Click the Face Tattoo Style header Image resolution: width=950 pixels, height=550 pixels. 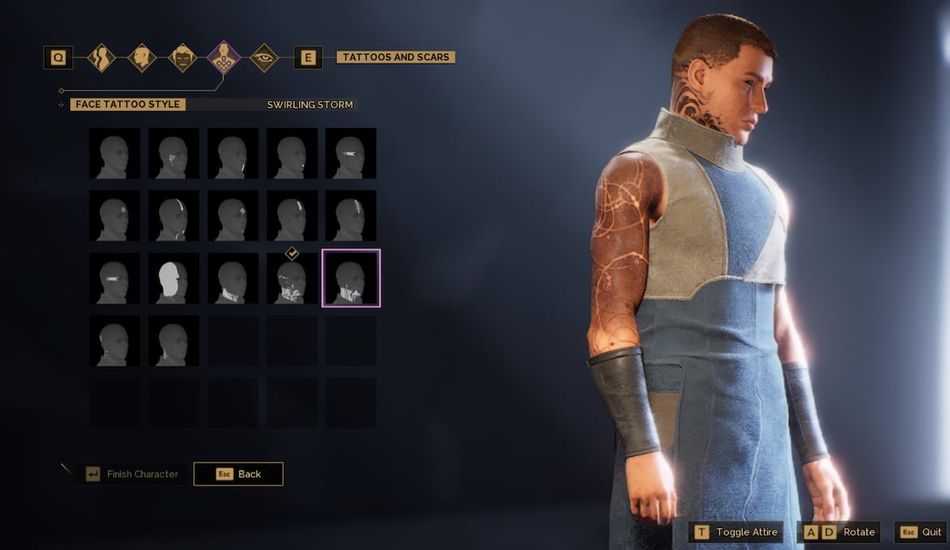[x=129, y=104]
